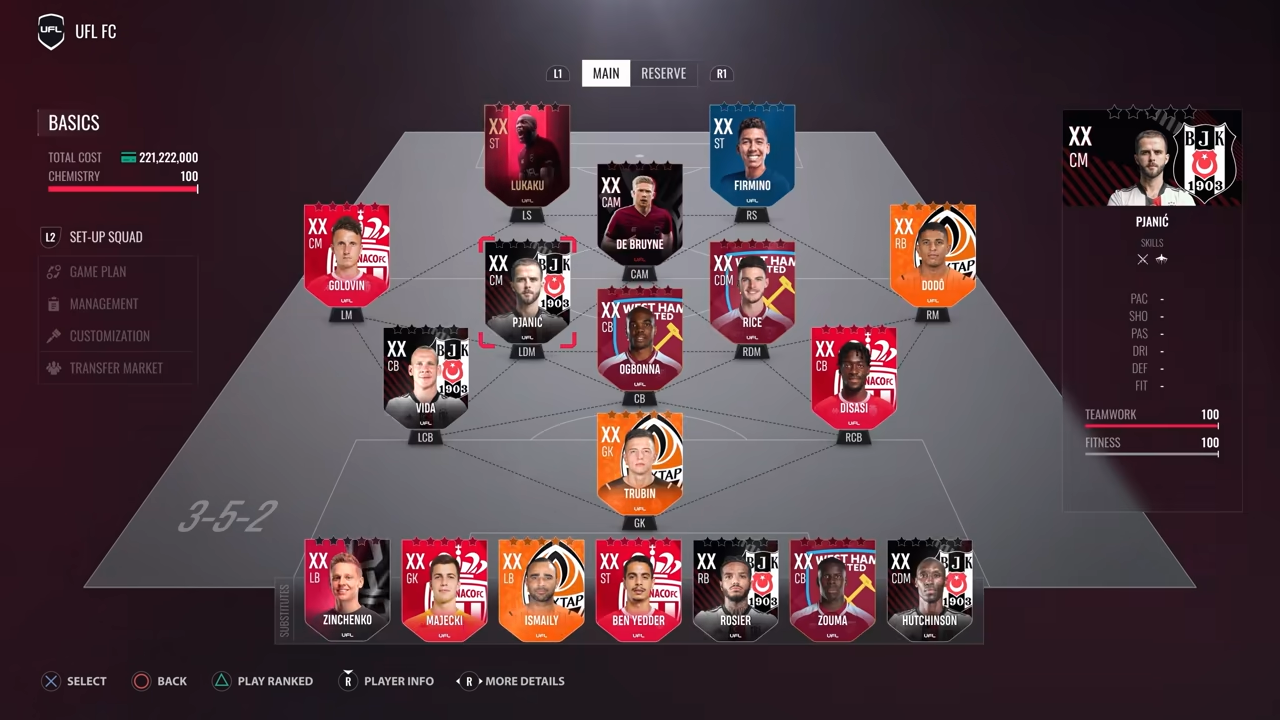Viewport: 1280px width, 720px height.
Task: Click the Customization paintbrush icon
Action: pos(53,336)
